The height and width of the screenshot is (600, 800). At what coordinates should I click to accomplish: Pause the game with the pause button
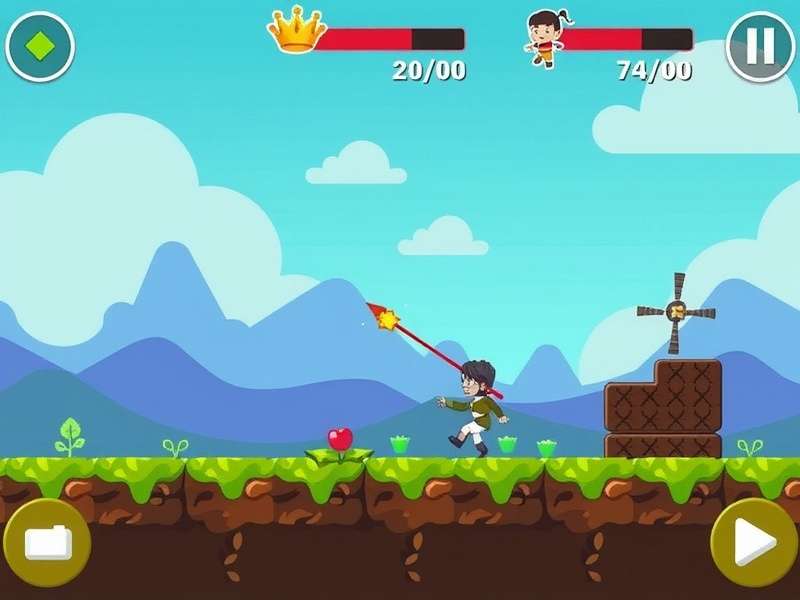coord(760,47)
